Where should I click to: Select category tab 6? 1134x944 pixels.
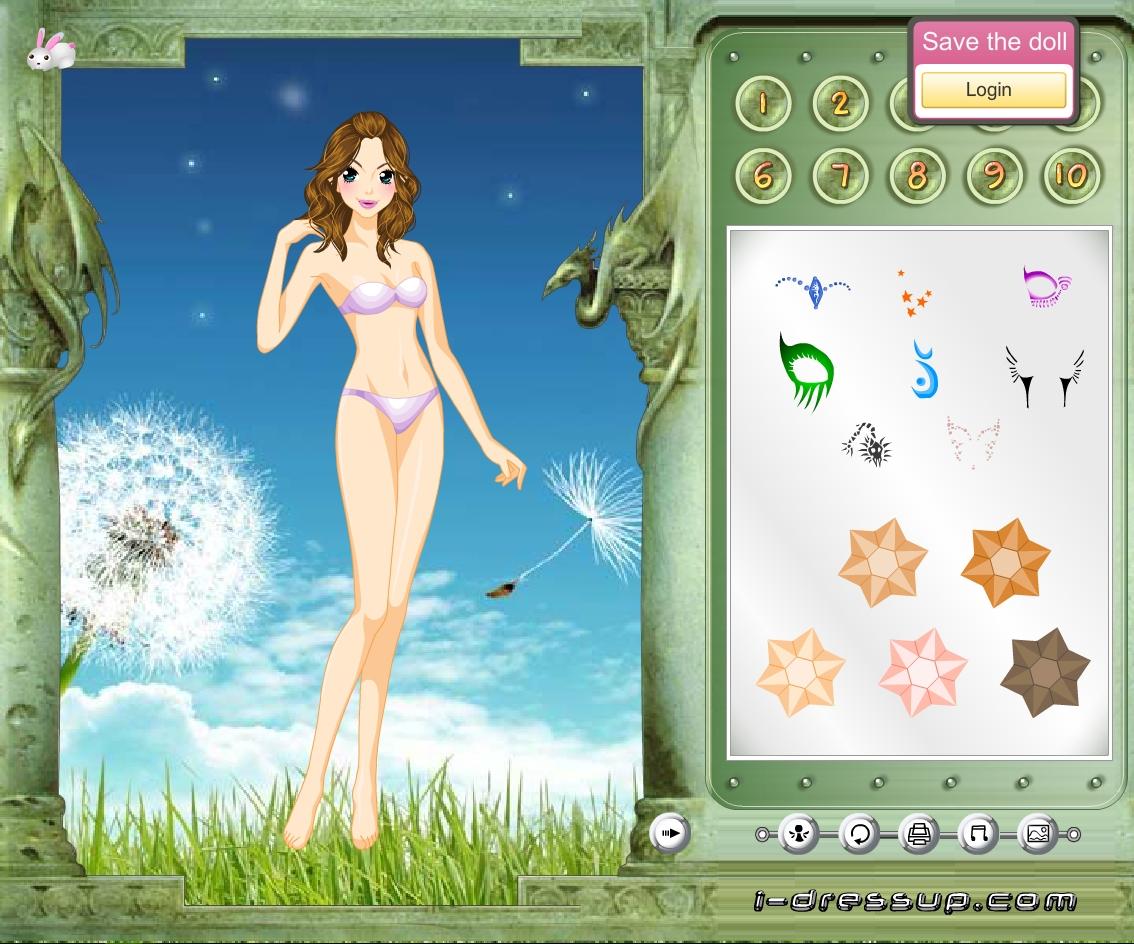point(763,176)
